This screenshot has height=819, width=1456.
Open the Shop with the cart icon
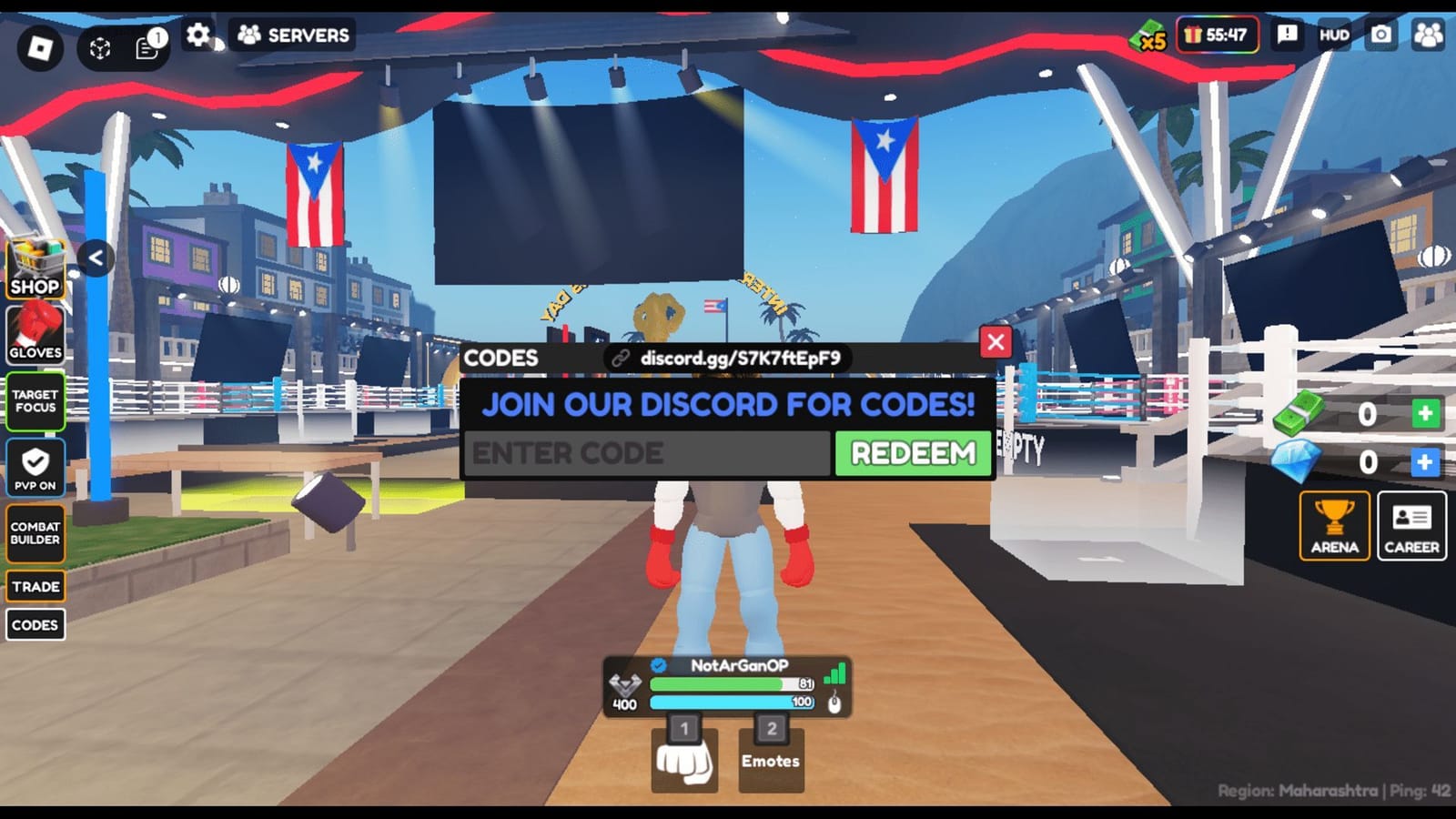point(35,268)
